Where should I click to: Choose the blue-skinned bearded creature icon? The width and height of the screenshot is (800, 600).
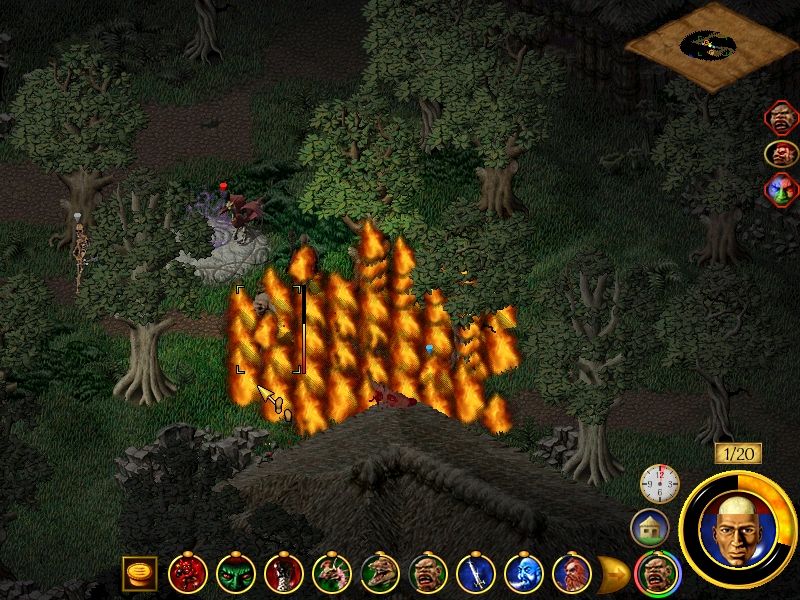524,573
